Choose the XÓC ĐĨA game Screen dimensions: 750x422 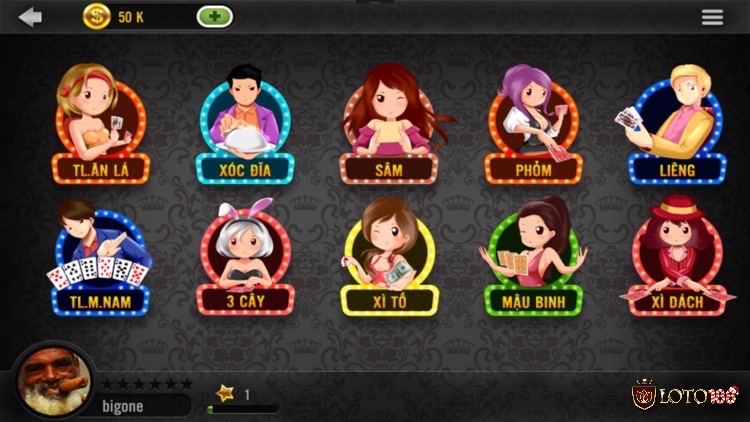coord(245,125)
